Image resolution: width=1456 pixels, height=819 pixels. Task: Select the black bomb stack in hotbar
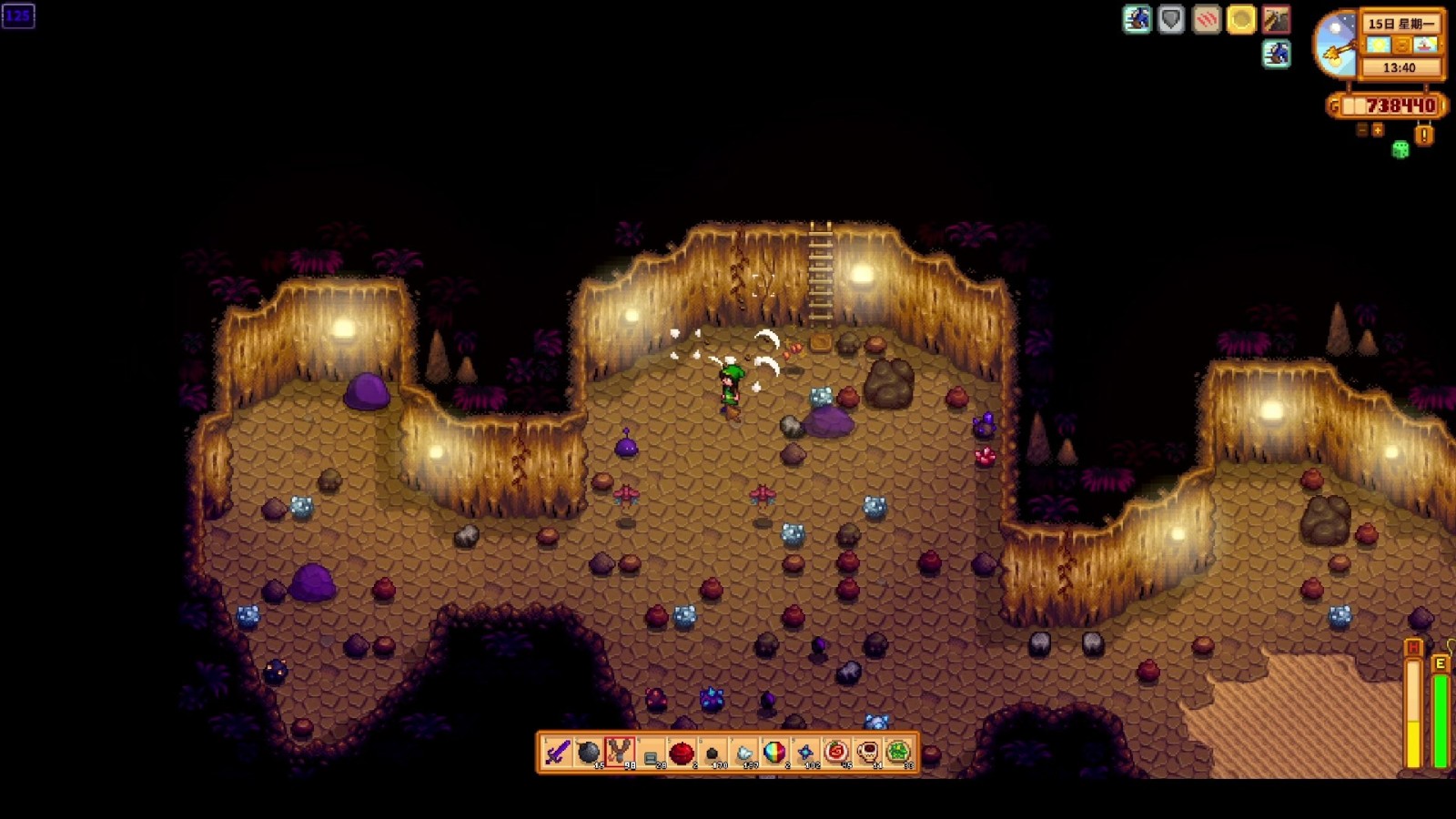point(589,753)
